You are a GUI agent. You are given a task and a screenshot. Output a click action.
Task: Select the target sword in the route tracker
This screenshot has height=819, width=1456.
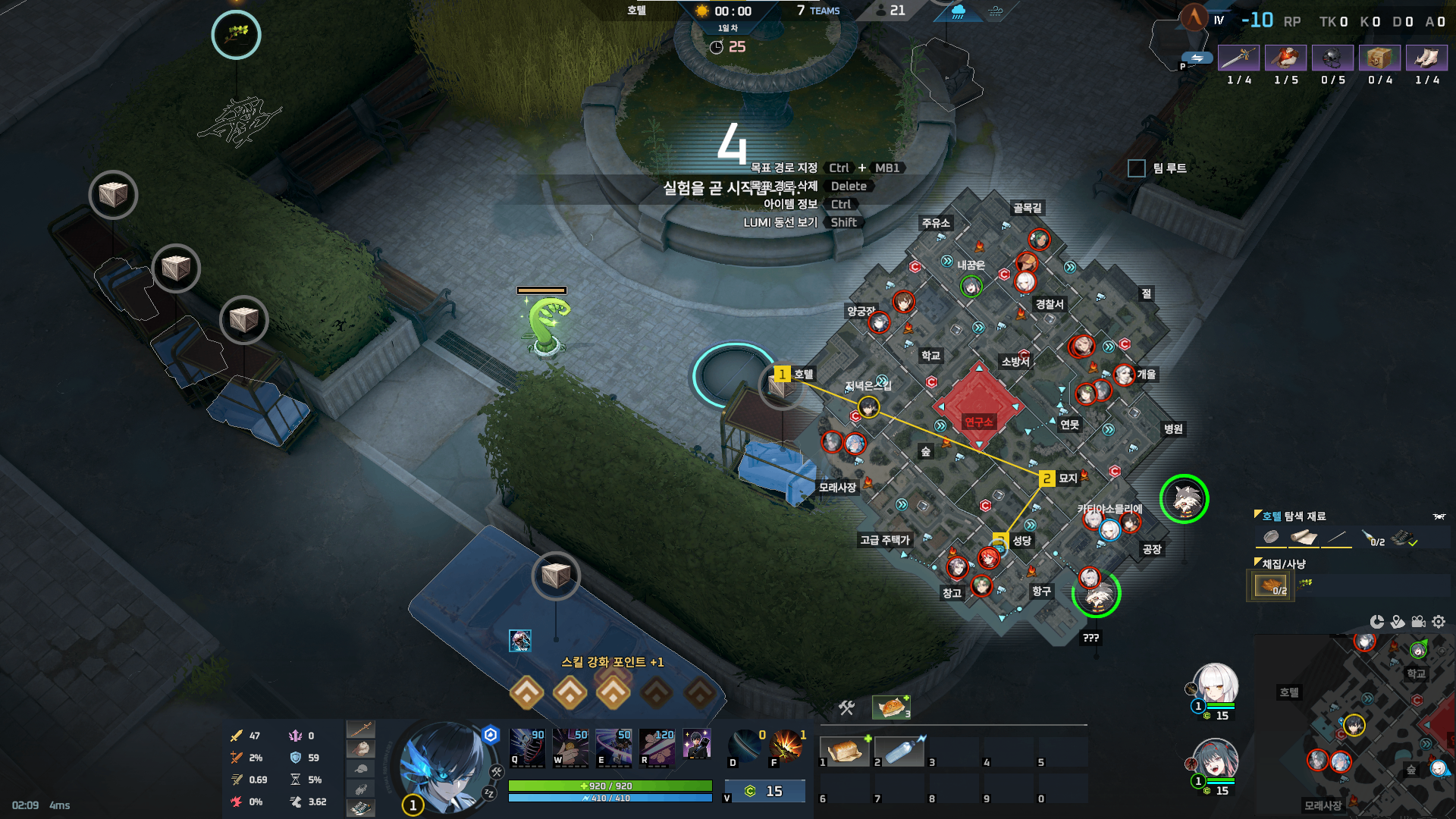pyautogui.click(x=1238, y=58)
